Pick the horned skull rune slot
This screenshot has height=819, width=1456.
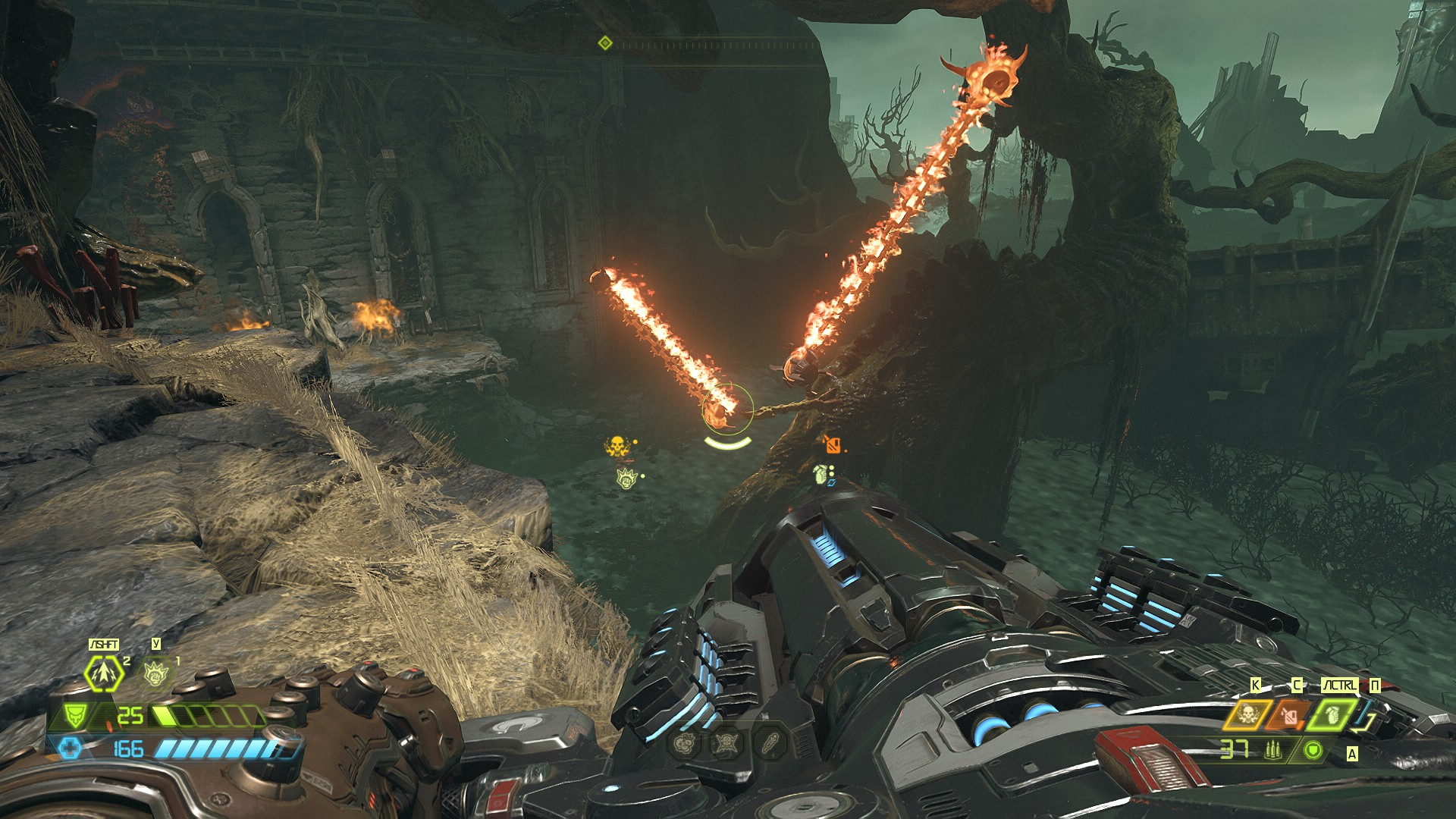726,744
